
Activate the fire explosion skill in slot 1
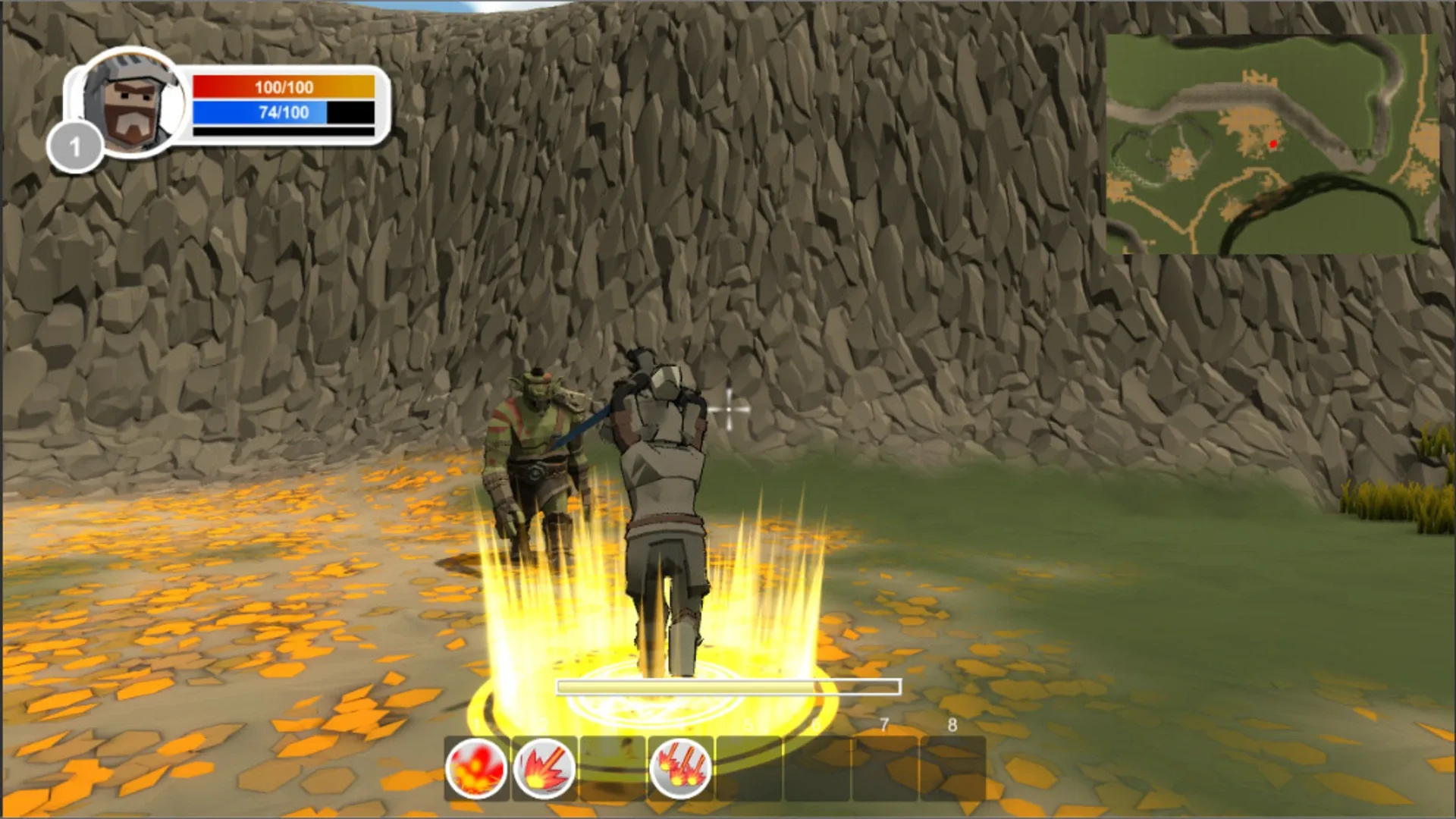(478, 767)
